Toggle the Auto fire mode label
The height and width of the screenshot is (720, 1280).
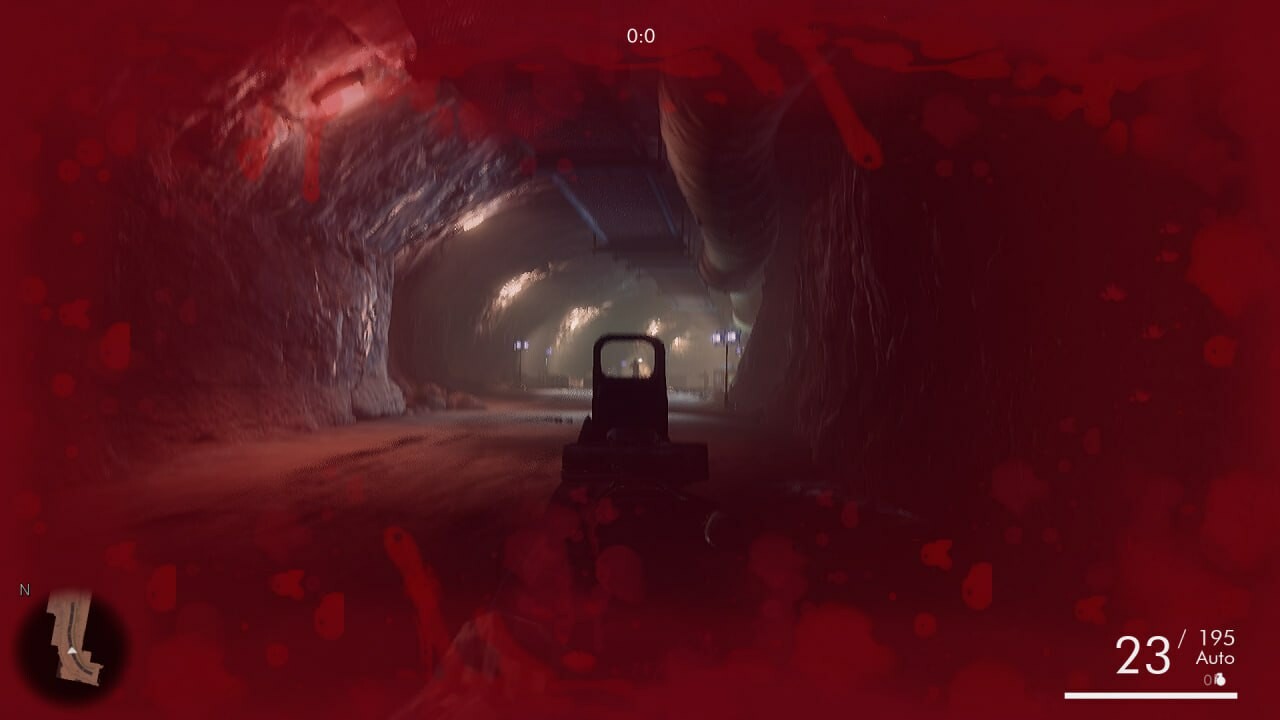1217,658
